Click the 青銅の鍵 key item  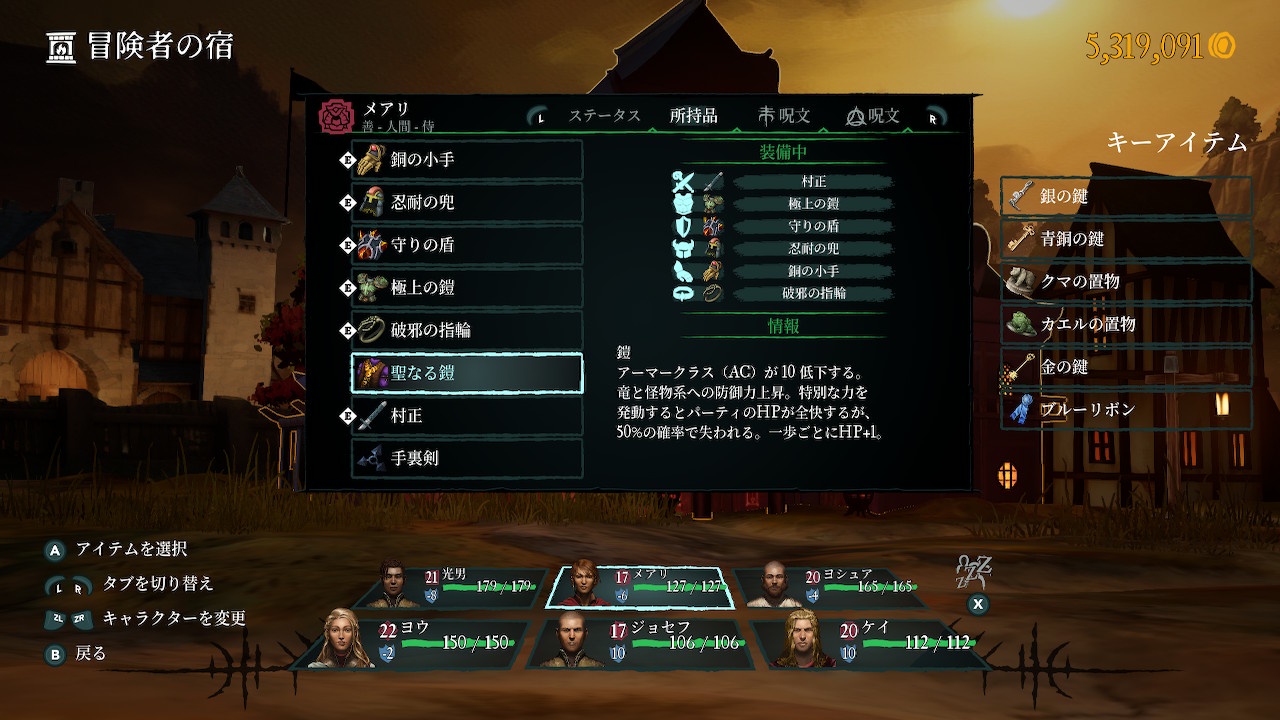point(1126,240)
